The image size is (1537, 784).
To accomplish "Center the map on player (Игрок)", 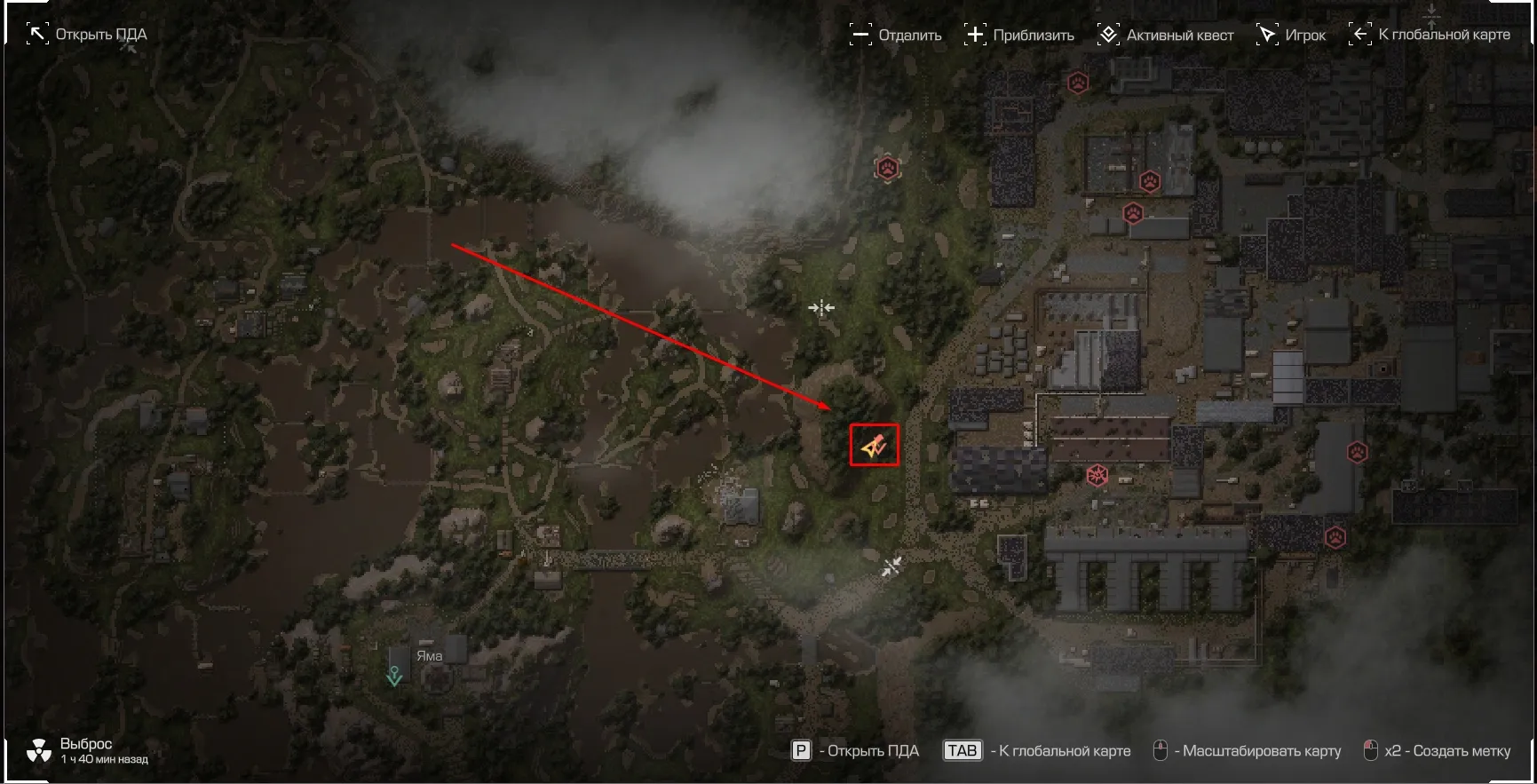I will (x=1291, y=35).
